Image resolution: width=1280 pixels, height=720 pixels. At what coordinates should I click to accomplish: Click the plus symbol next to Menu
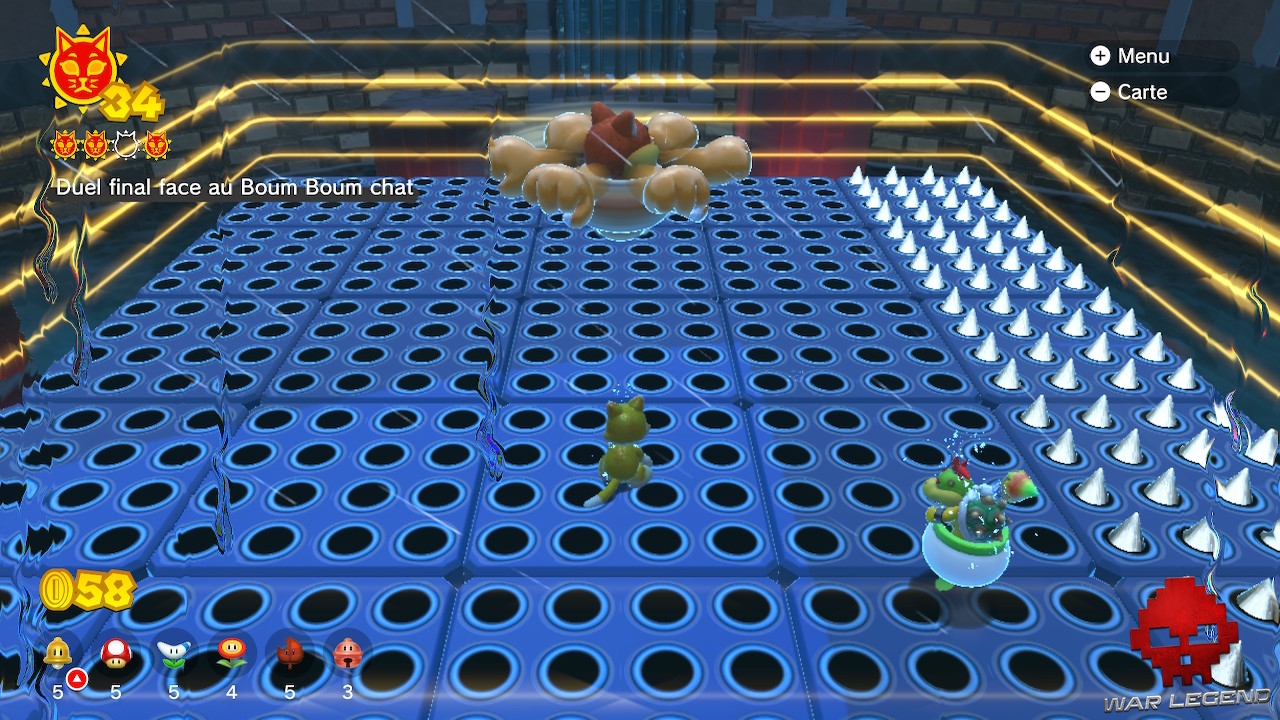point(1101,57)
